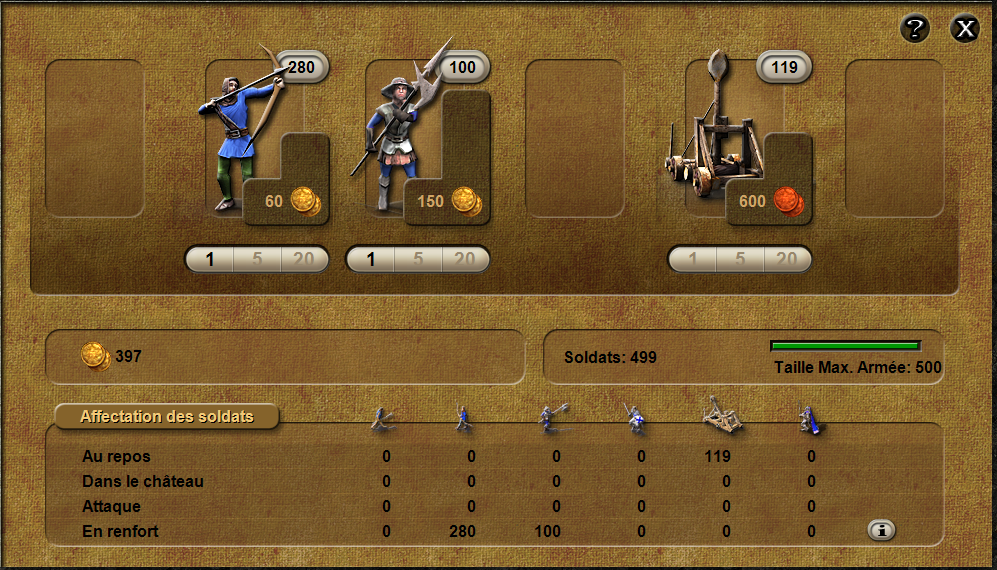The width and height of the screenshot is (997, 570).
Task: Recruit 5 archers
Action: click(x=257, y=260)
